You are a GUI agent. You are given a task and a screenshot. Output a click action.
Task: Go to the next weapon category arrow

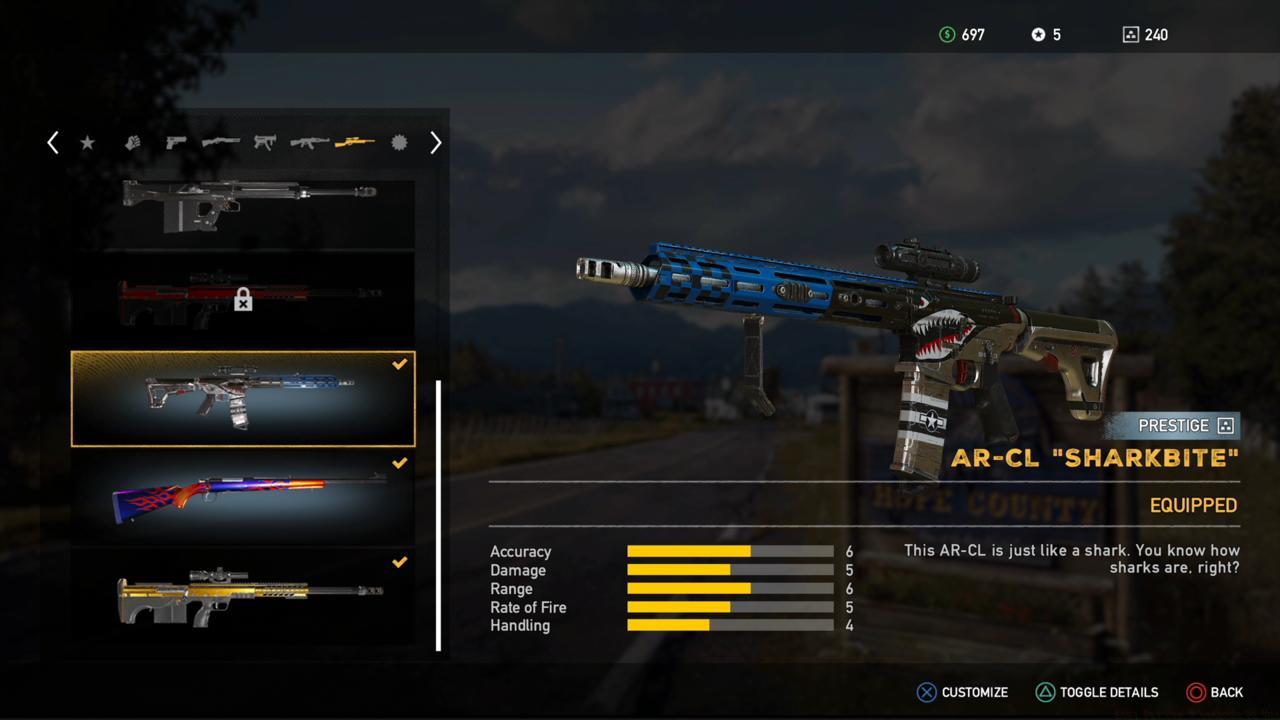coord(435,143)
